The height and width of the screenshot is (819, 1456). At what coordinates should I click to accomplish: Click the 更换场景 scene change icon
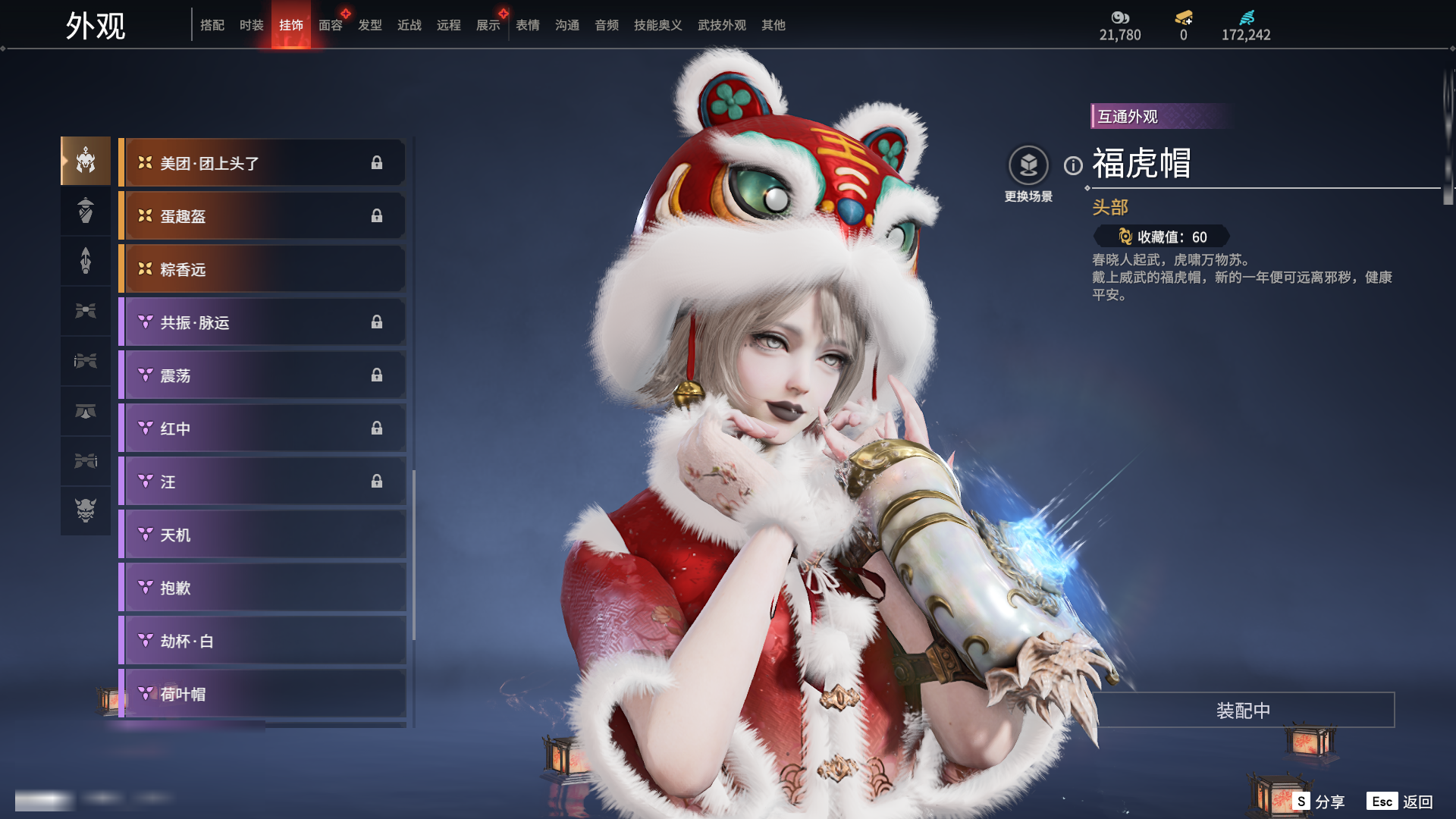[1028, 165]
